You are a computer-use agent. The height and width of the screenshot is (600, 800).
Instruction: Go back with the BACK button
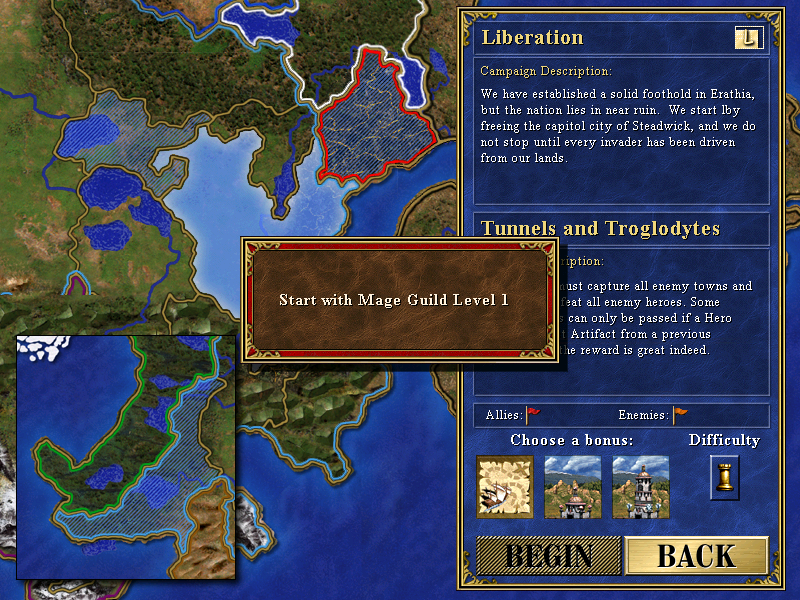point(696,556)
